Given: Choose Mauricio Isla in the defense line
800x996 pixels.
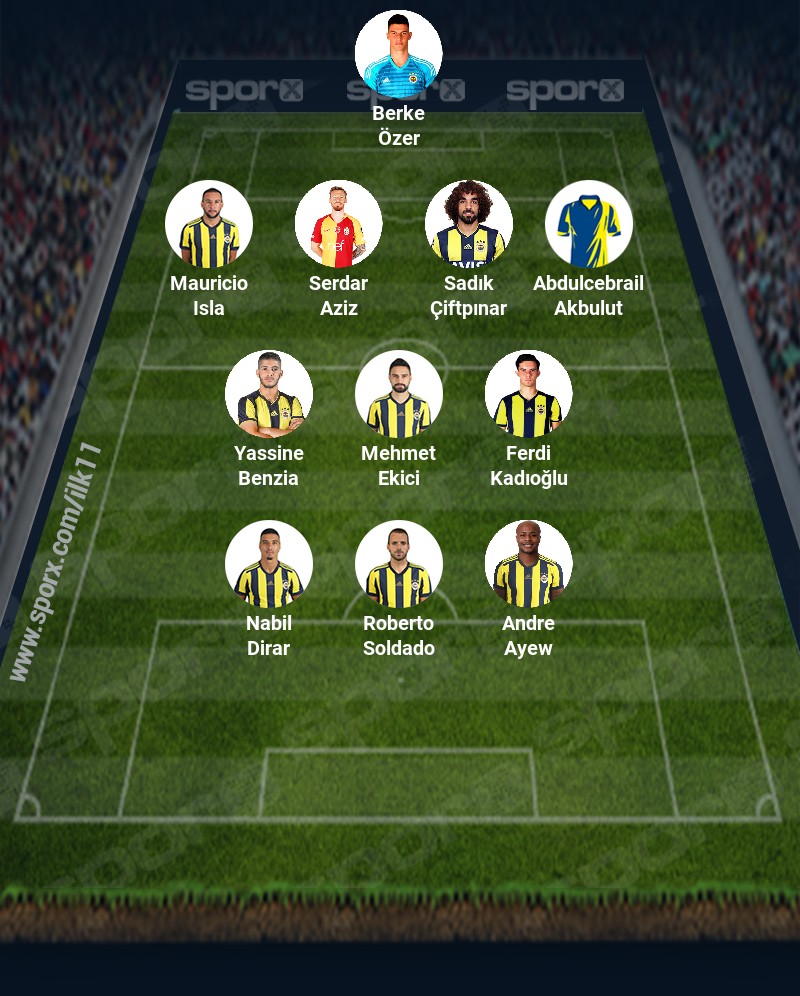Looking at the screenshot, I should pos(209,224).
